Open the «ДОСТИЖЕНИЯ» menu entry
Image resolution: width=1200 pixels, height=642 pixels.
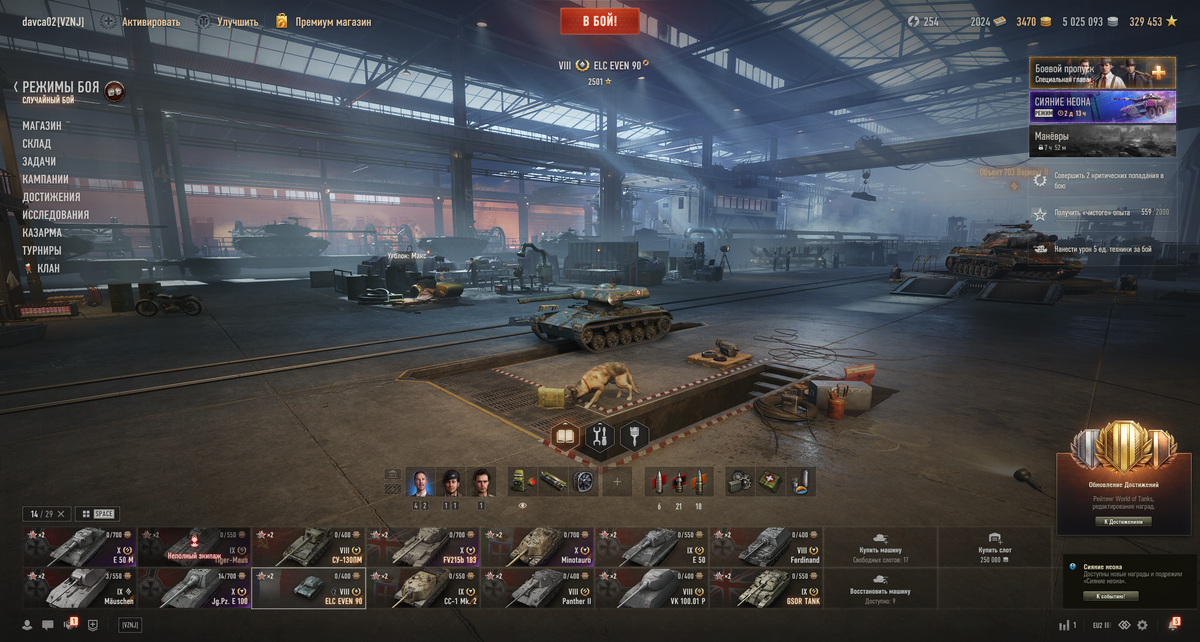click(52, 197)
